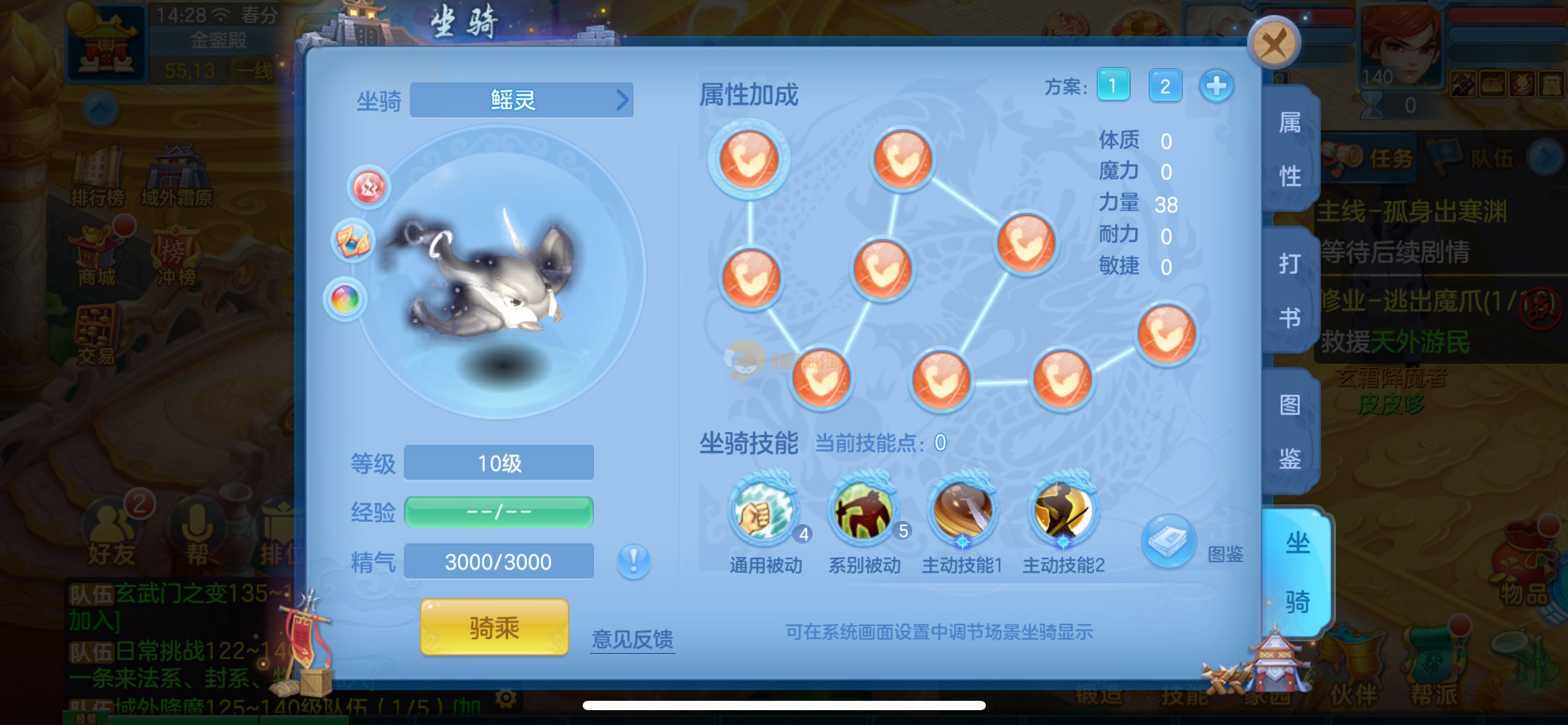Click the yellow 骑乘 ride button
1568x725 pixels.
pyautogui.click(x=494, y=628)
